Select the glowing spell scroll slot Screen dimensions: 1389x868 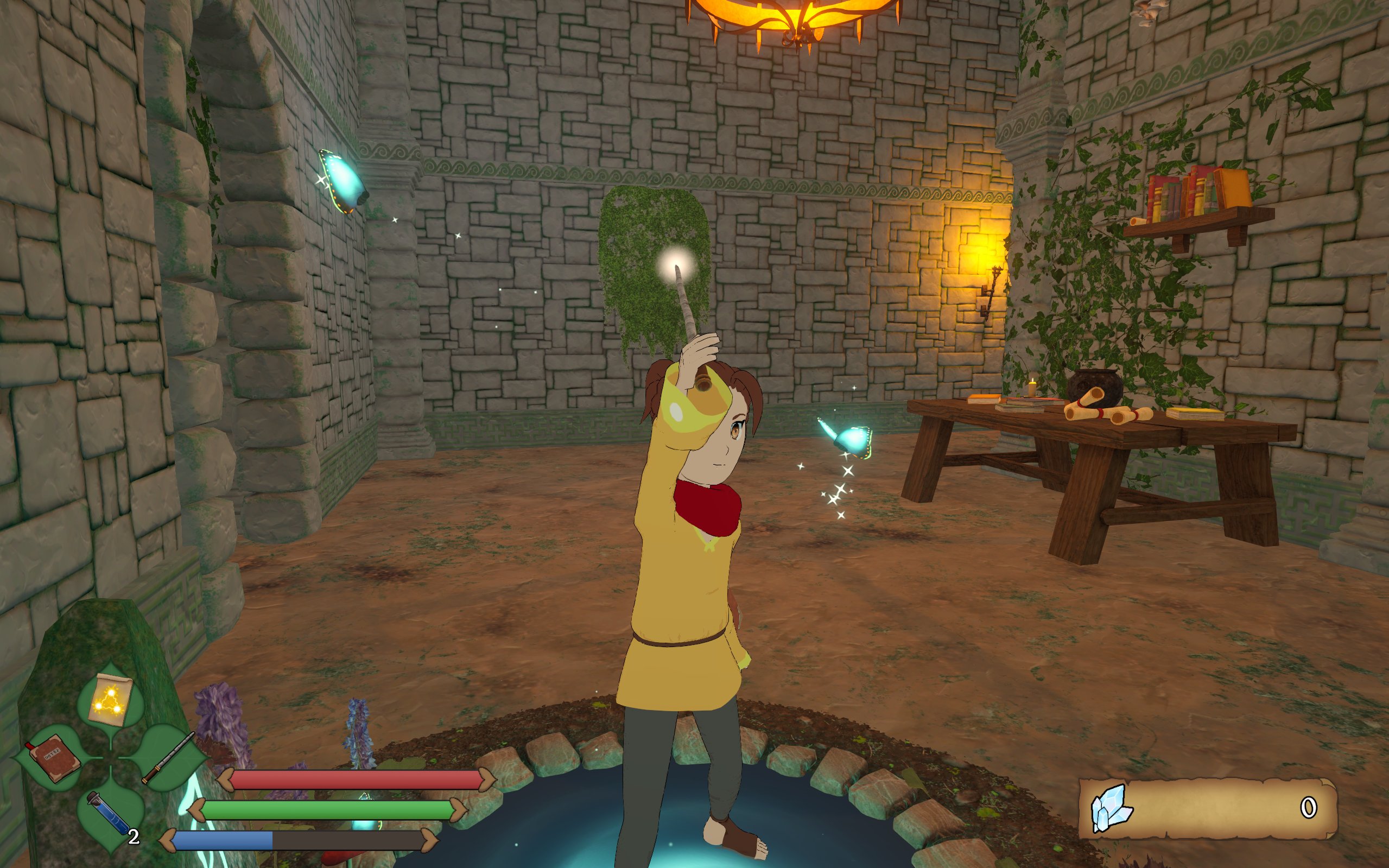point(110,700)
